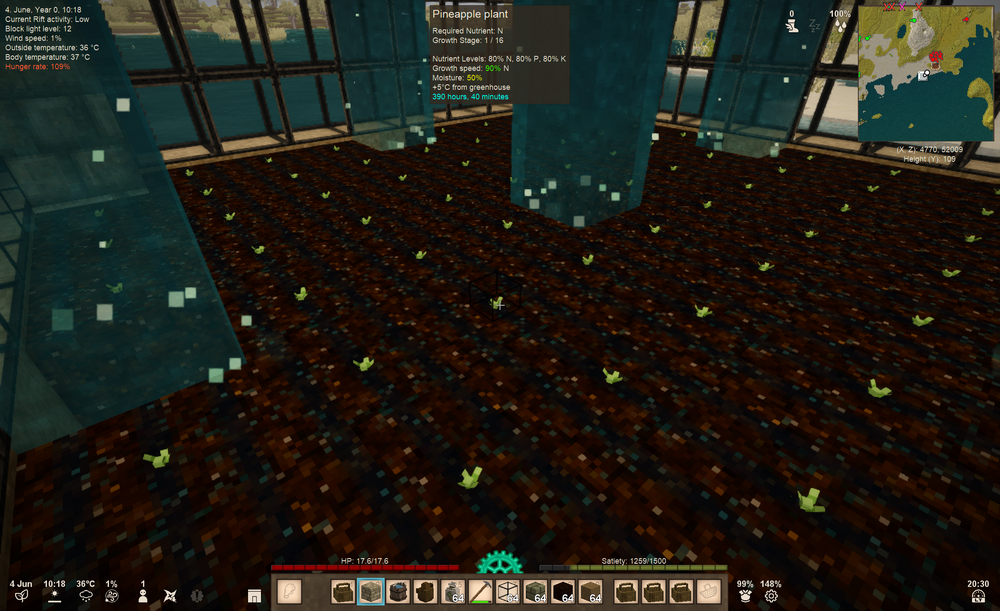Click the leaf season icon
Viewport: 1000px width, 611px height.
coord(21,595)
